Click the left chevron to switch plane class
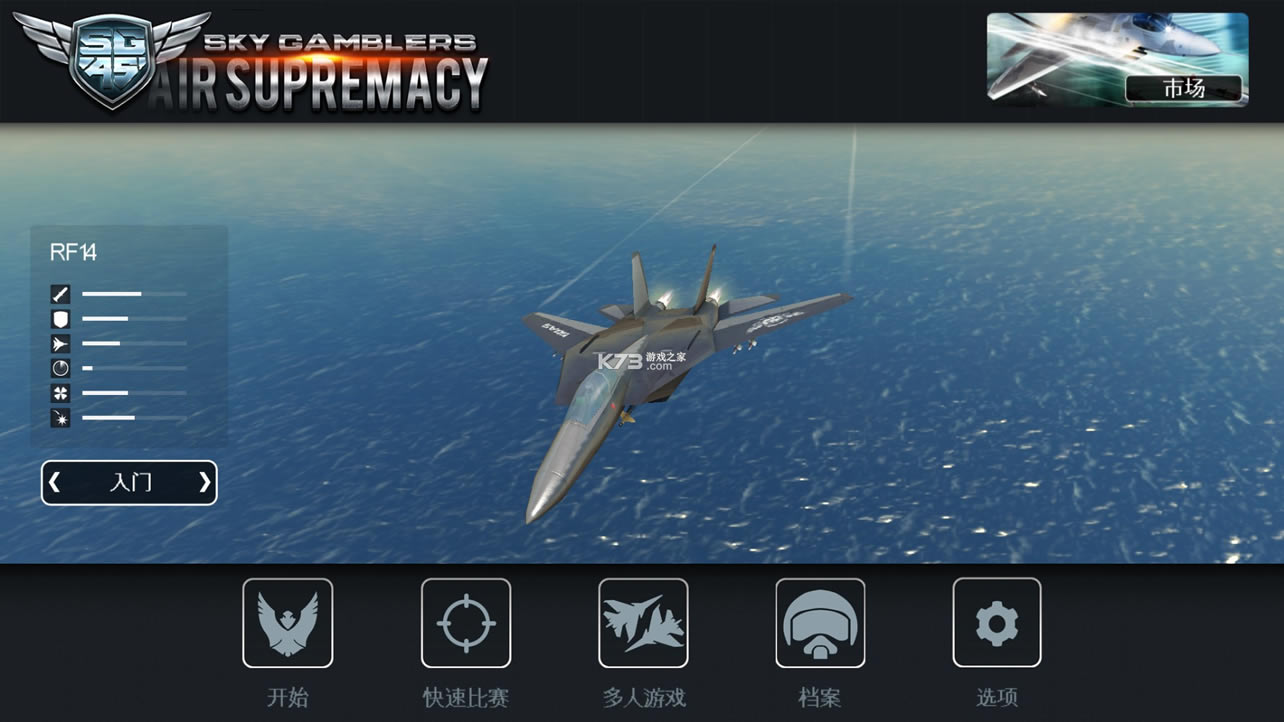This screenshot has height=722, width=1284. click(x=53, y=482)
